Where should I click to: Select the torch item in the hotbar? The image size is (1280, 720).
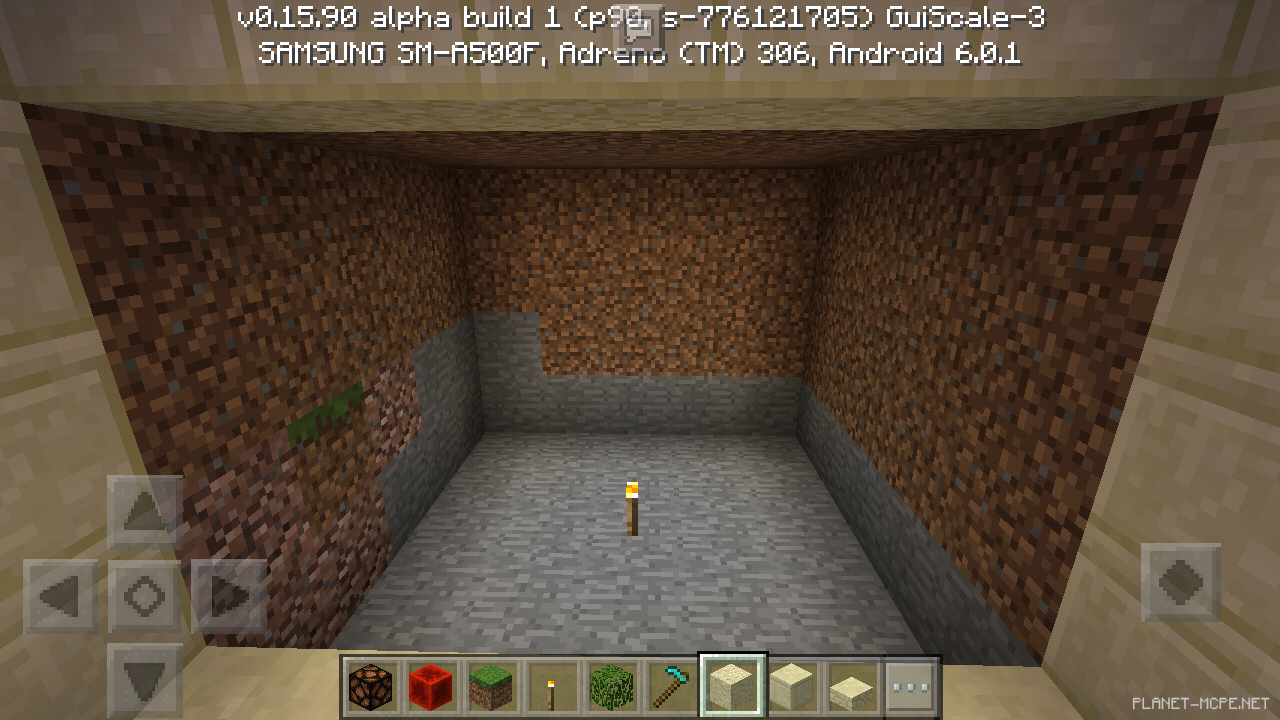point(551,685)
